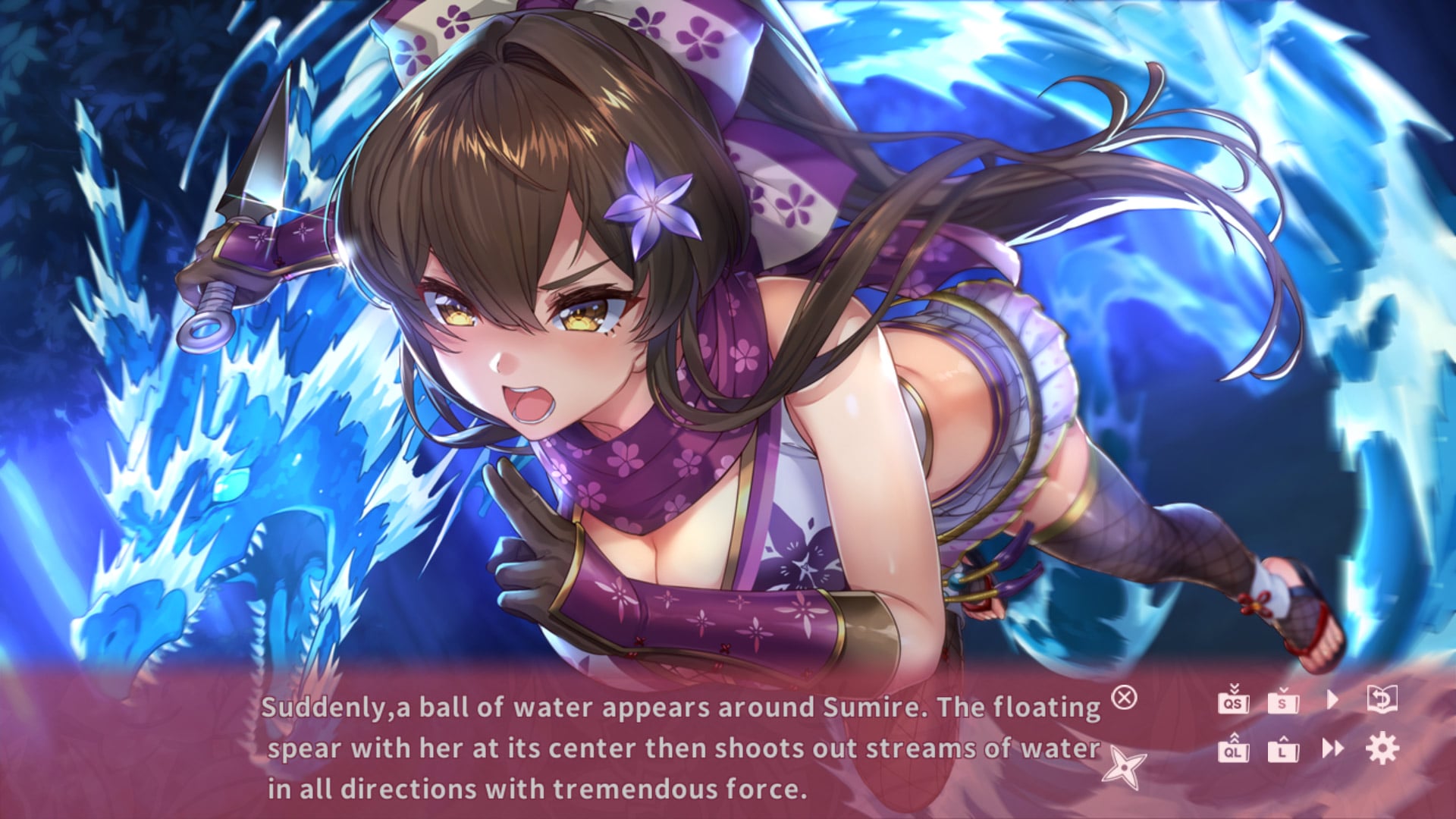Skip text with the double-arrow fast-forward button

(1332, 748)
